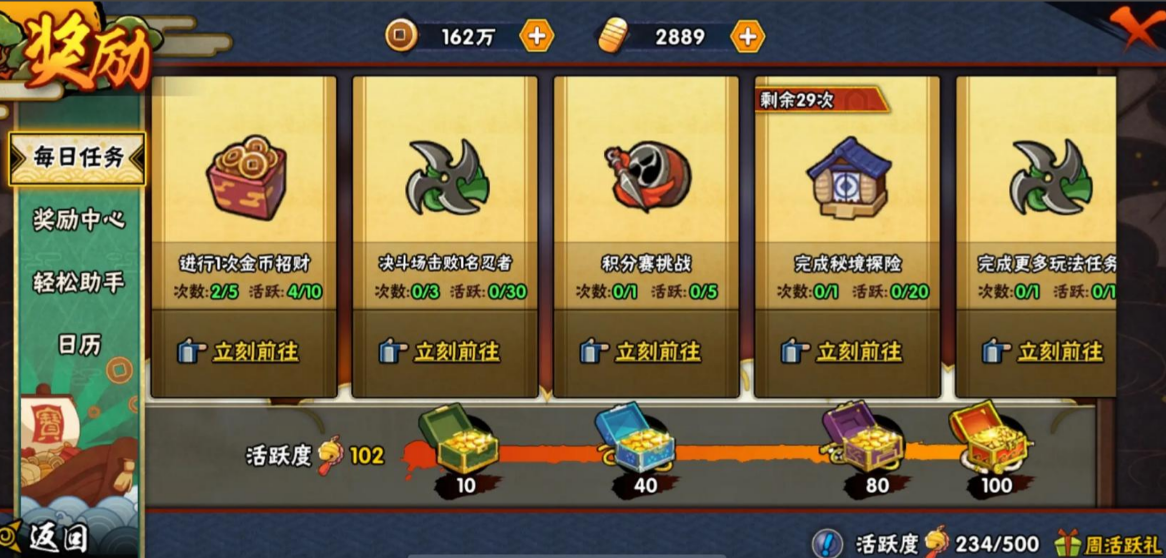Claim the purple chest at 80 activity
Image resolution: width=1166 pixels, height=558 pixels.
pos(863,438)
